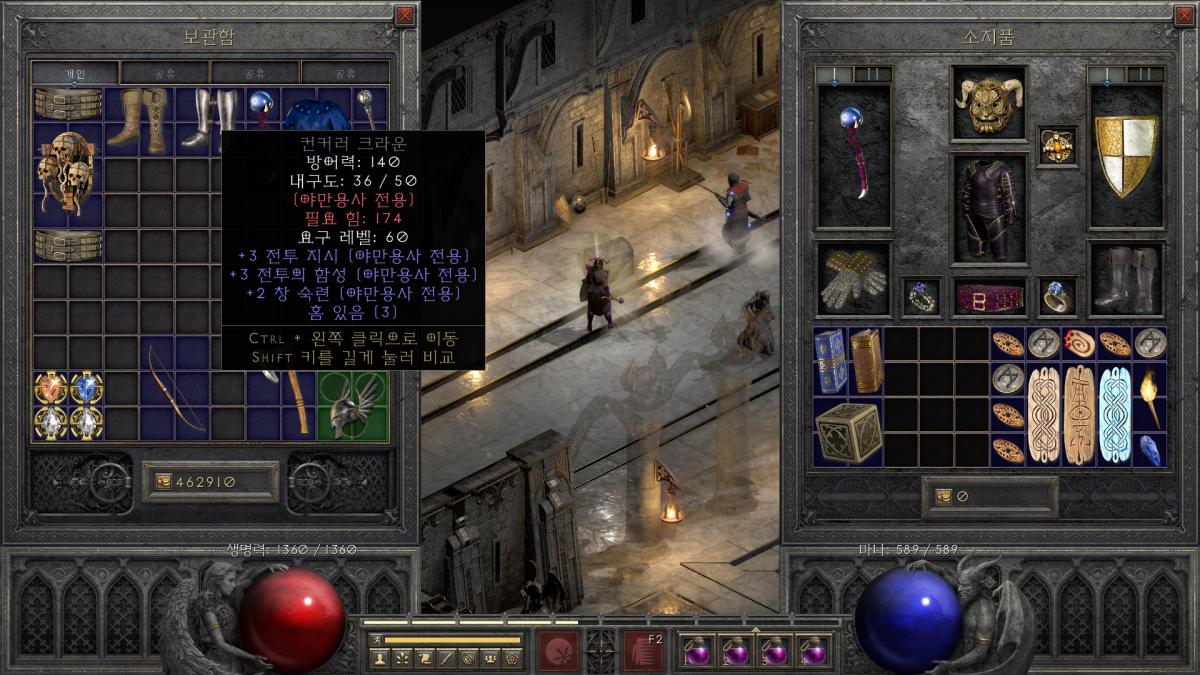Select the equipped horned mask helmet

[x=989, y=102]
